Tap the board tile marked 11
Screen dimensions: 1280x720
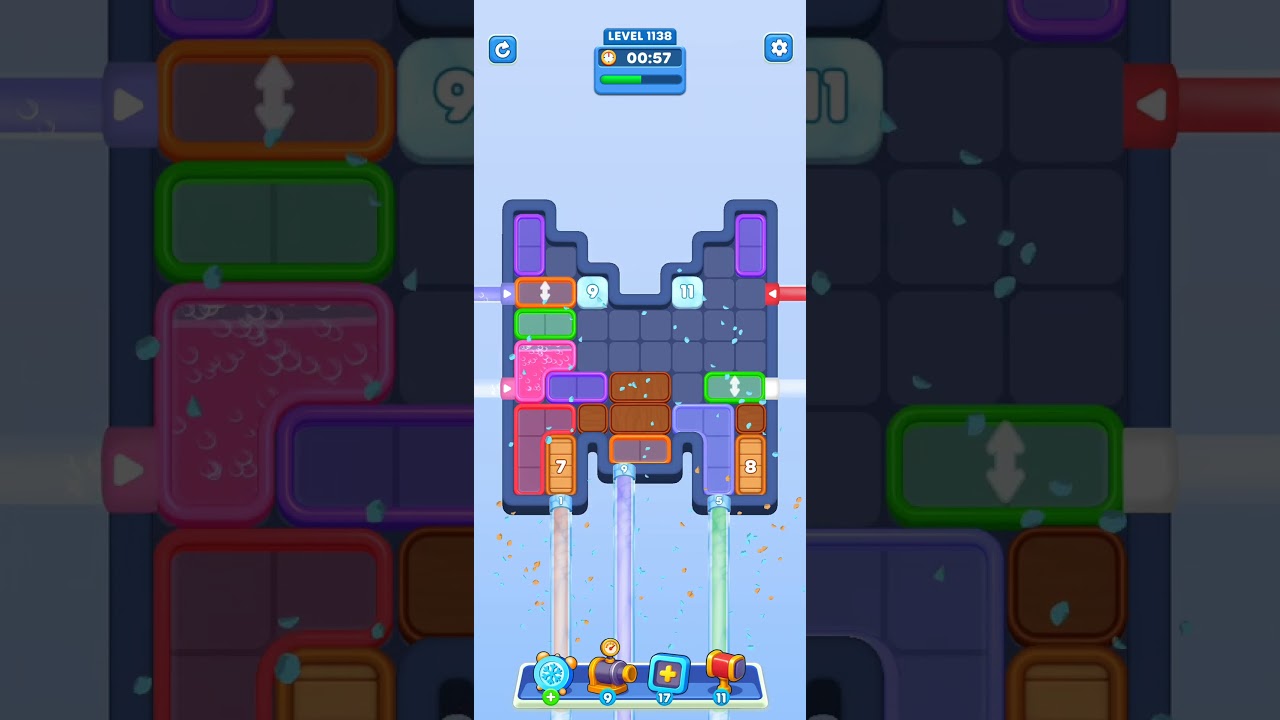point(687,292)
